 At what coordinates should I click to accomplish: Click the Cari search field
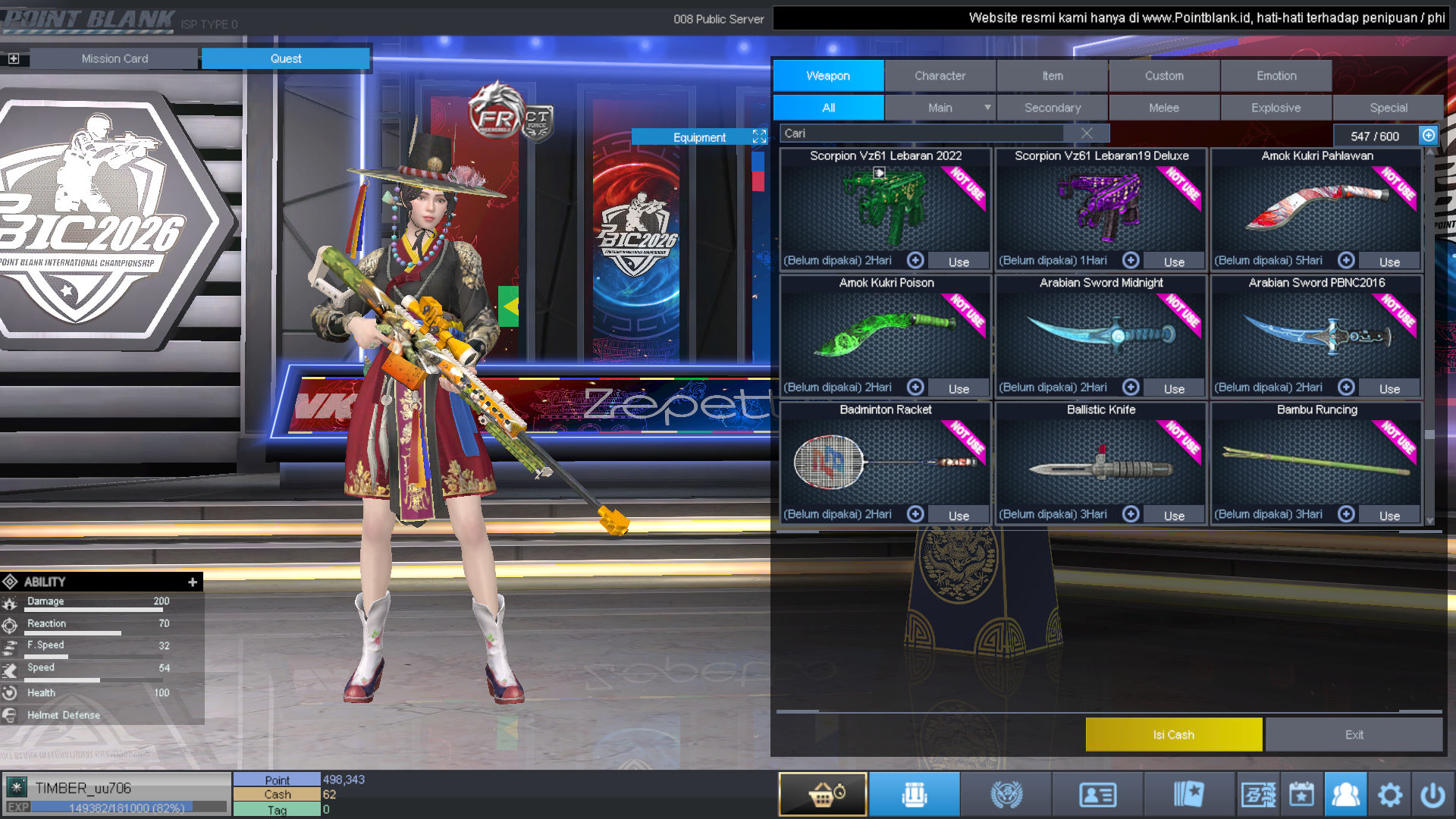coord(921,133)
